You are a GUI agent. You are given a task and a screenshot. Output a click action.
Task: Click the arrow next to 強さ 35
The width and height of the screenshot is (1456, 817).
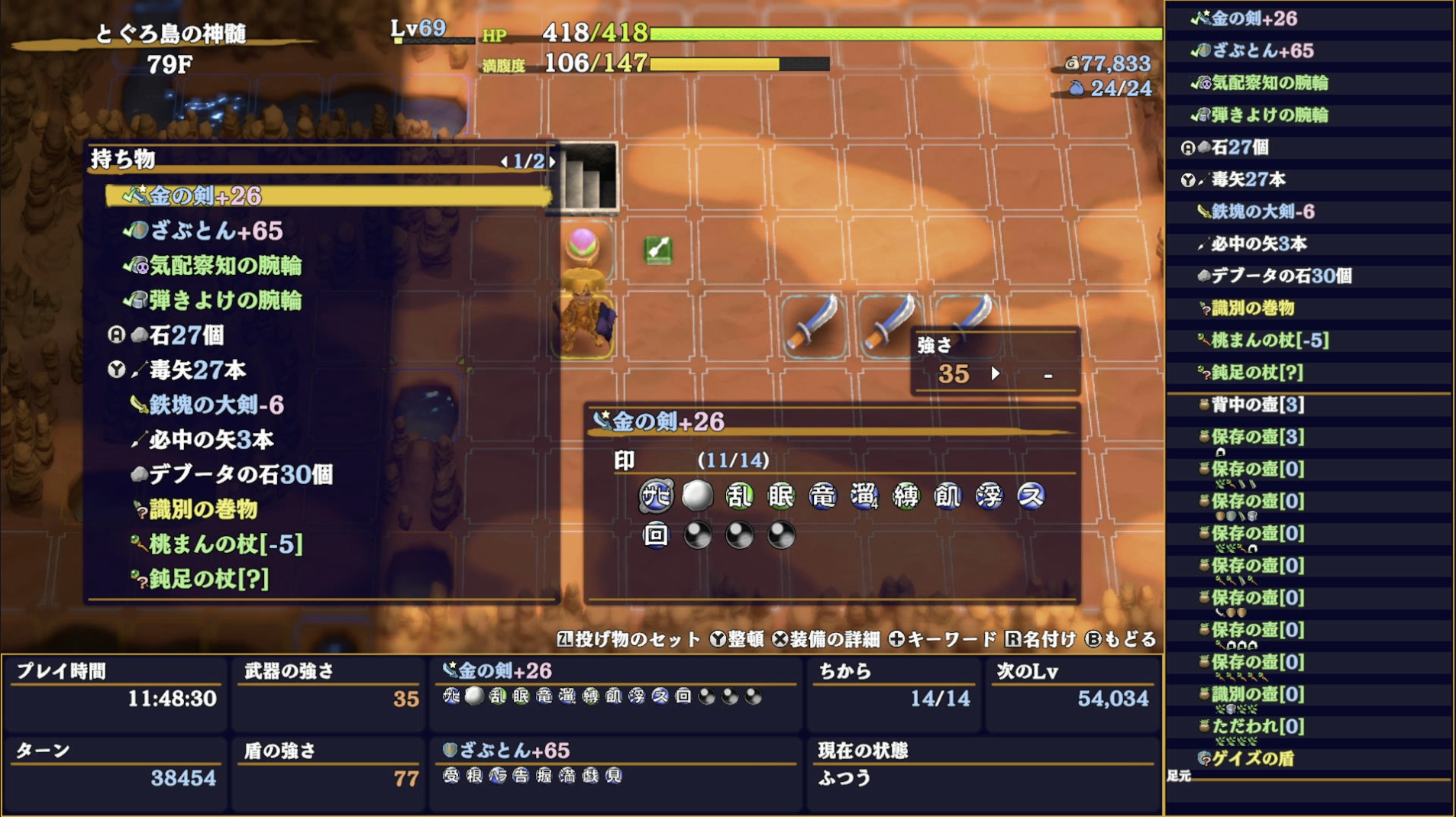pyautogui.click(x=996, y=375)
